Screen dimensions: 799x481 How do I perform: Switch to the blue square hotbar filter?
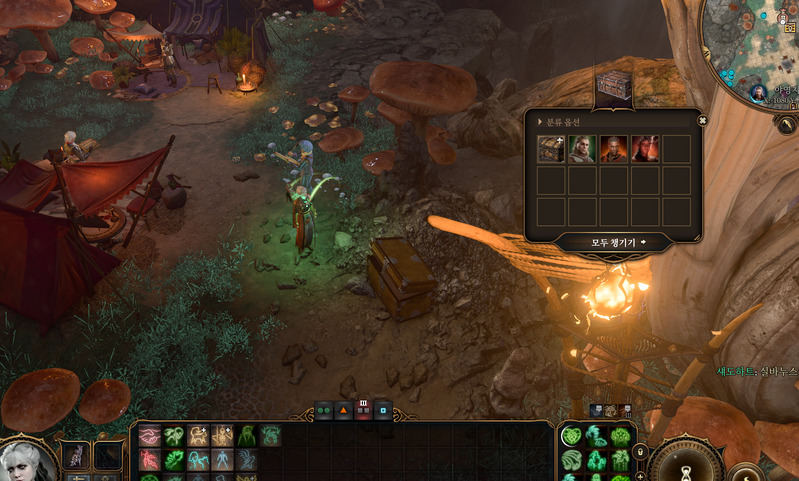pyautogui.click(x=384, y=410)
